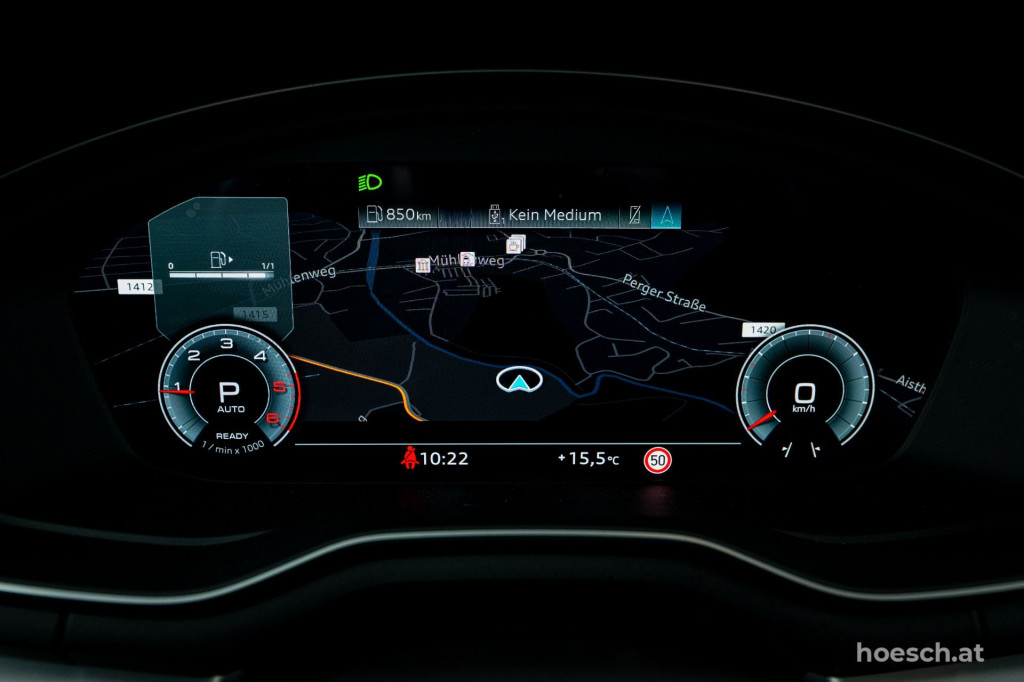The height and width of the screenshot is (682, 1024).
Task: Select the "Kein Medium" media tab
Action: (x=544, y=215)
